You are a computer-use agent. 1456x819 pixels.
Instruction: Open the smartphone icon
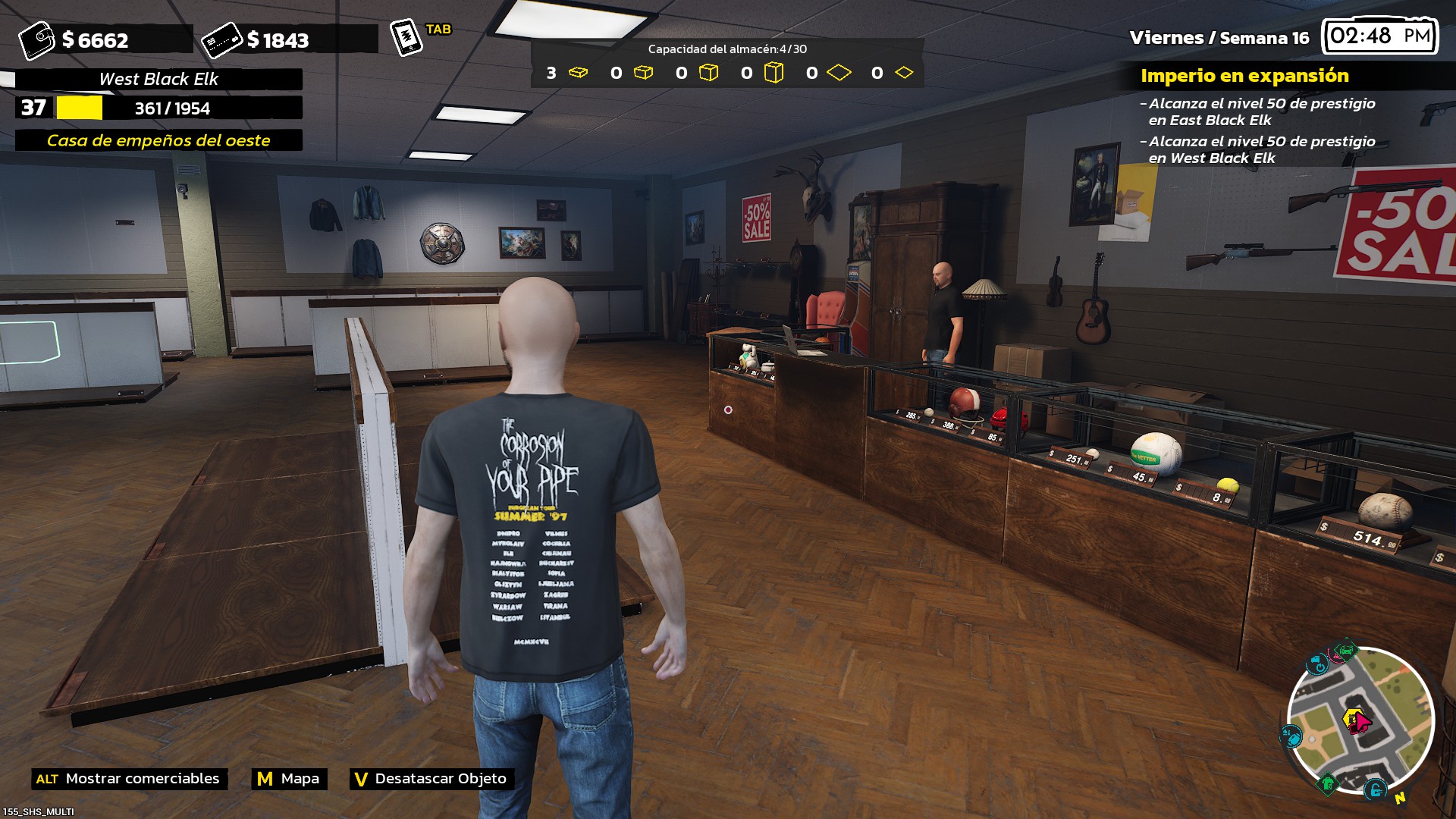click(x=406, y=36)
